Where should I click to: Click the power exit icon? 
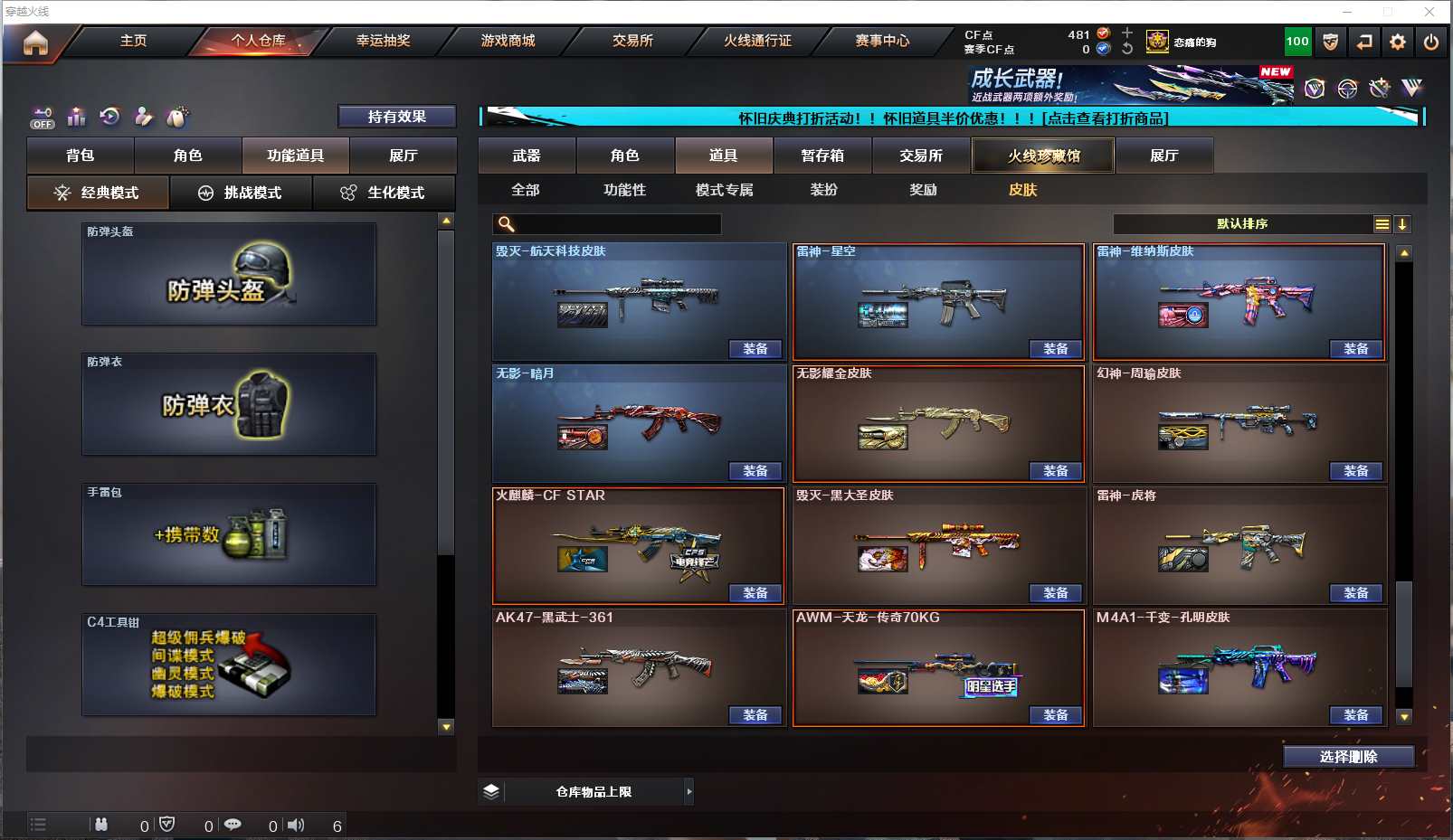pos(1431,42)
